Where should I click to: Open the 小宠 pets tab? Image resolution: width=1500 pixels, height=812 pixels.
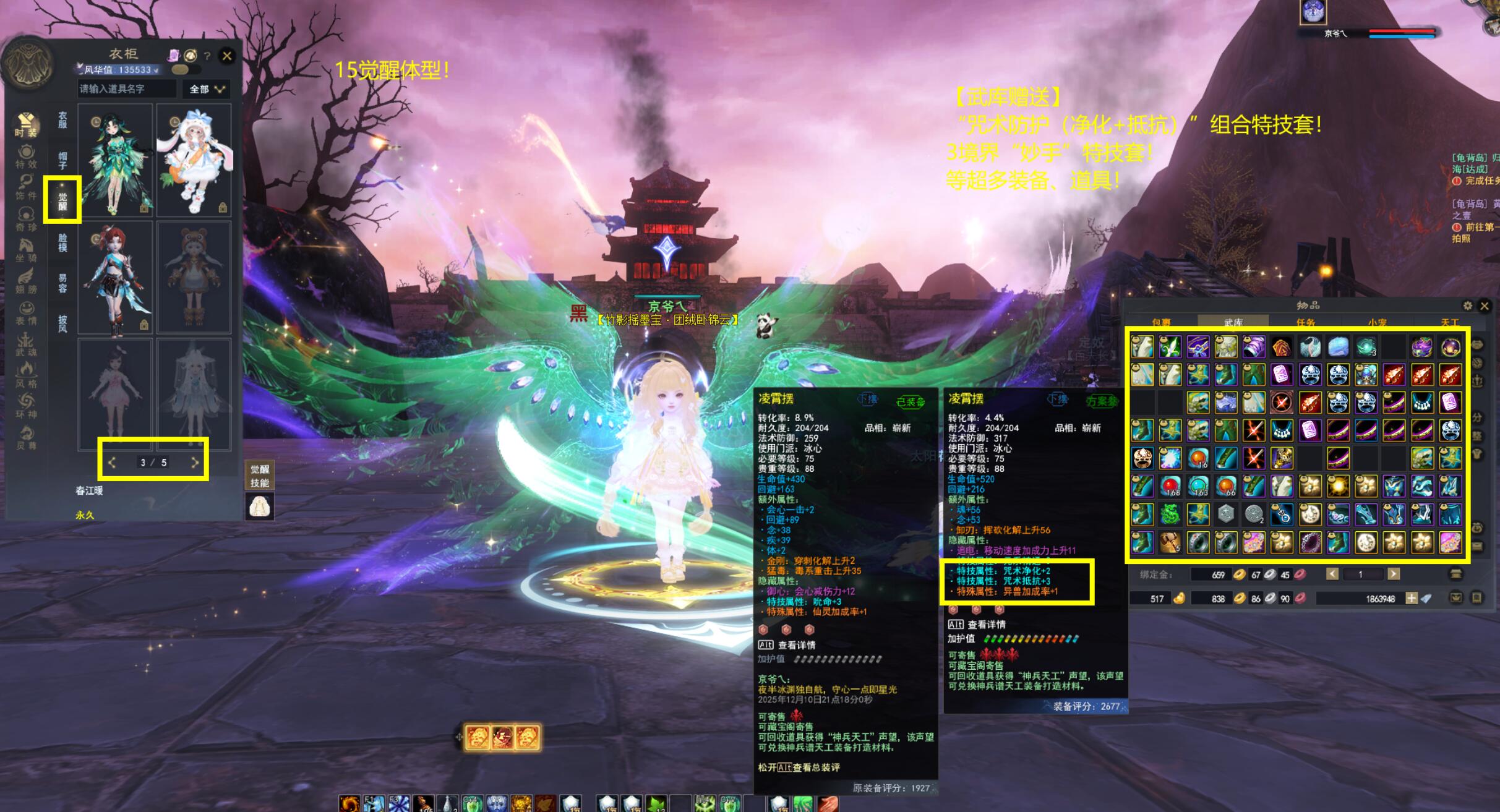[1377, 322]
